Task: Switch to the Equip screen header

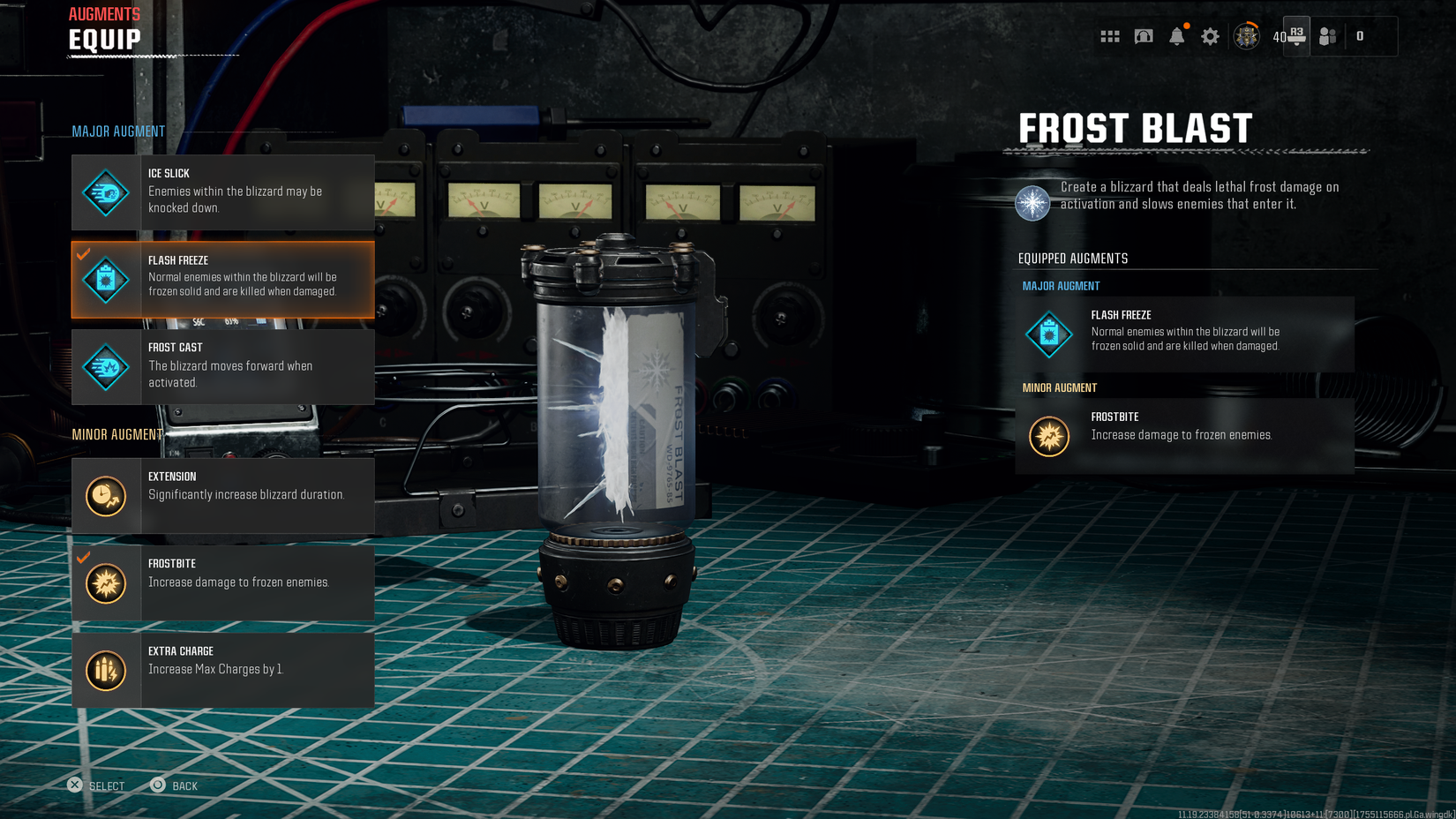Action: 102,39
